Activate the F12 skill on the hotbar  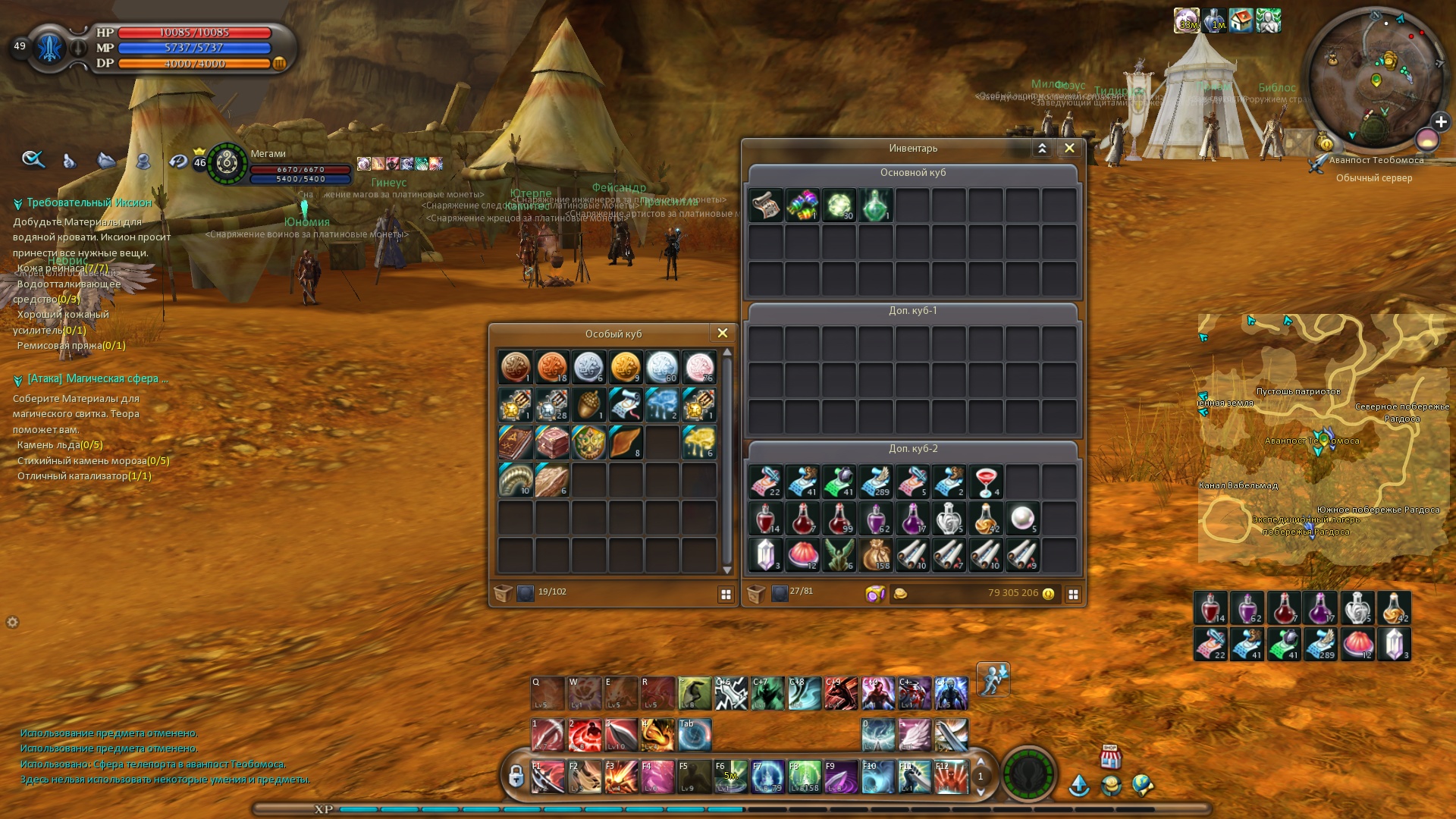click(951, 777)
